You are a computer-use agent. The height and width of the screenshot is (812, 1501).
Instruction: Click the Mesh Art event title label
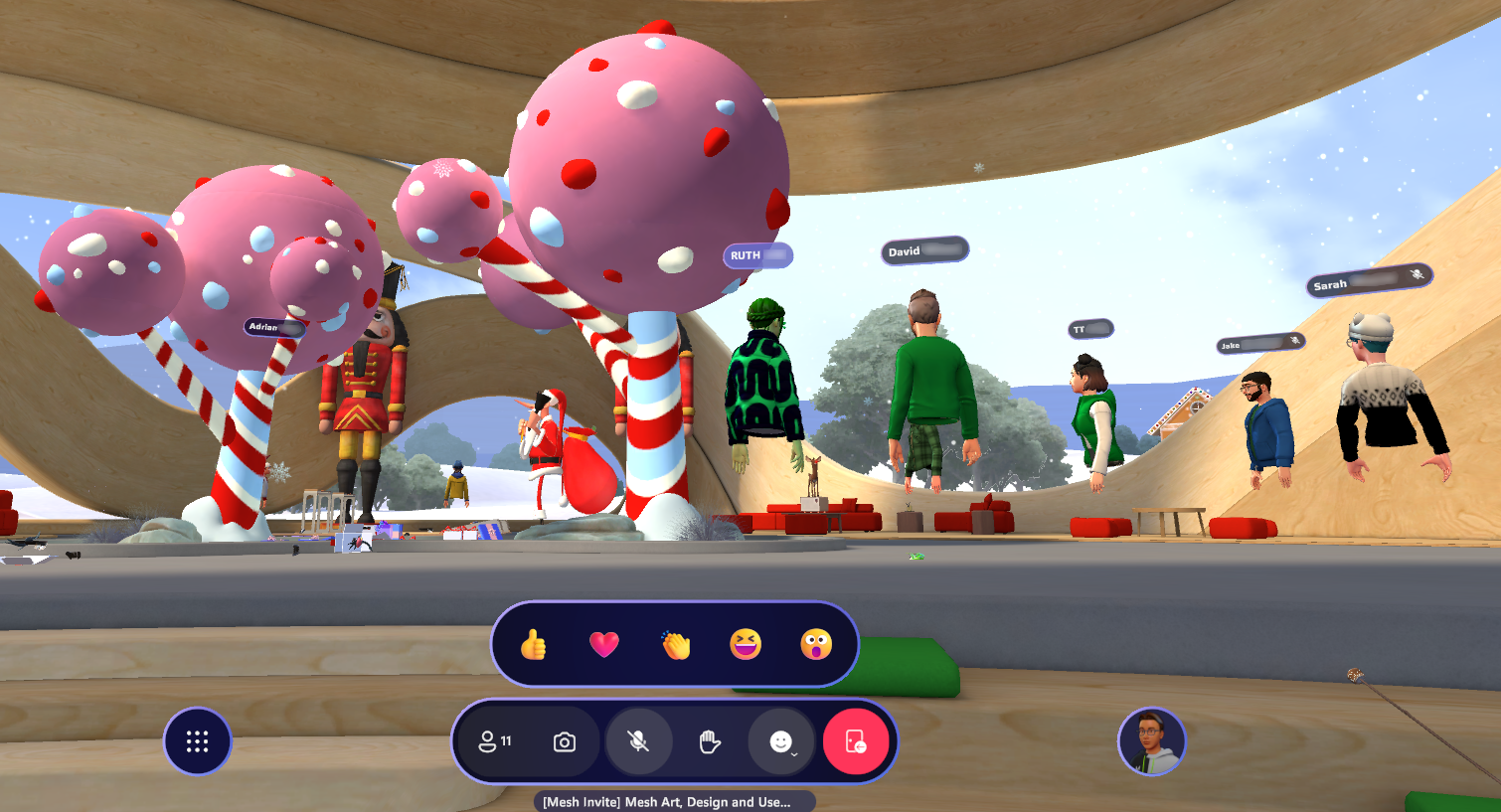pos(667,802)
